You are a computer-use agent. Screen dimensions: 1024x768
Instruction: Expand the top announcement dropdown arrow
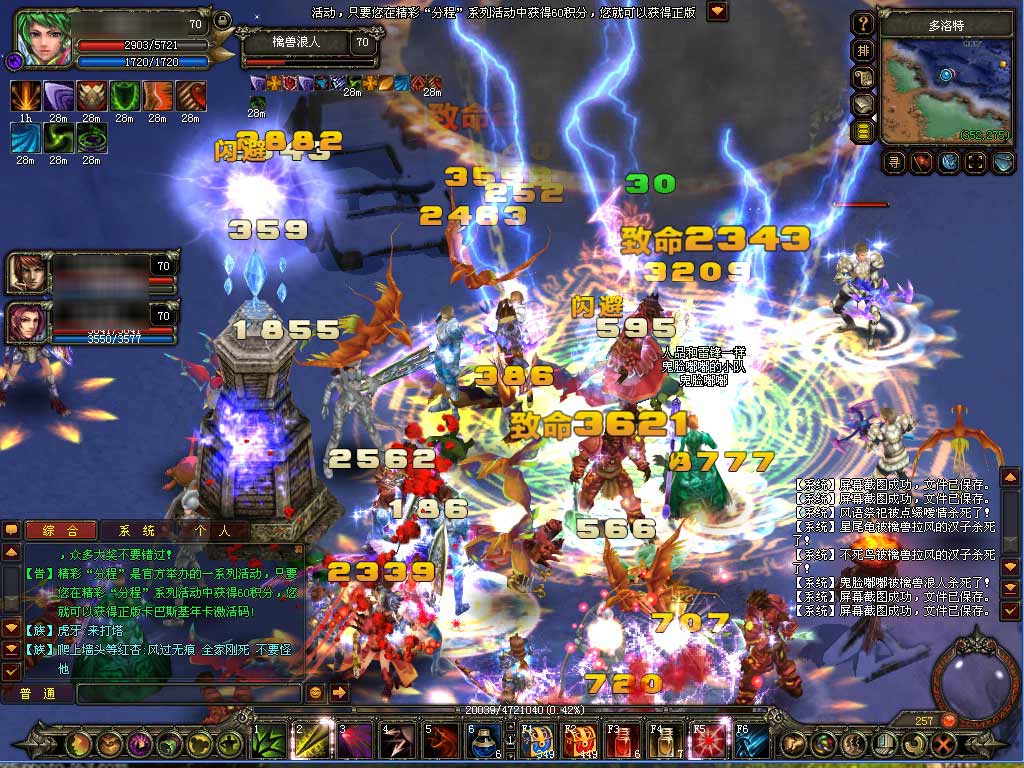coord(717,12)
